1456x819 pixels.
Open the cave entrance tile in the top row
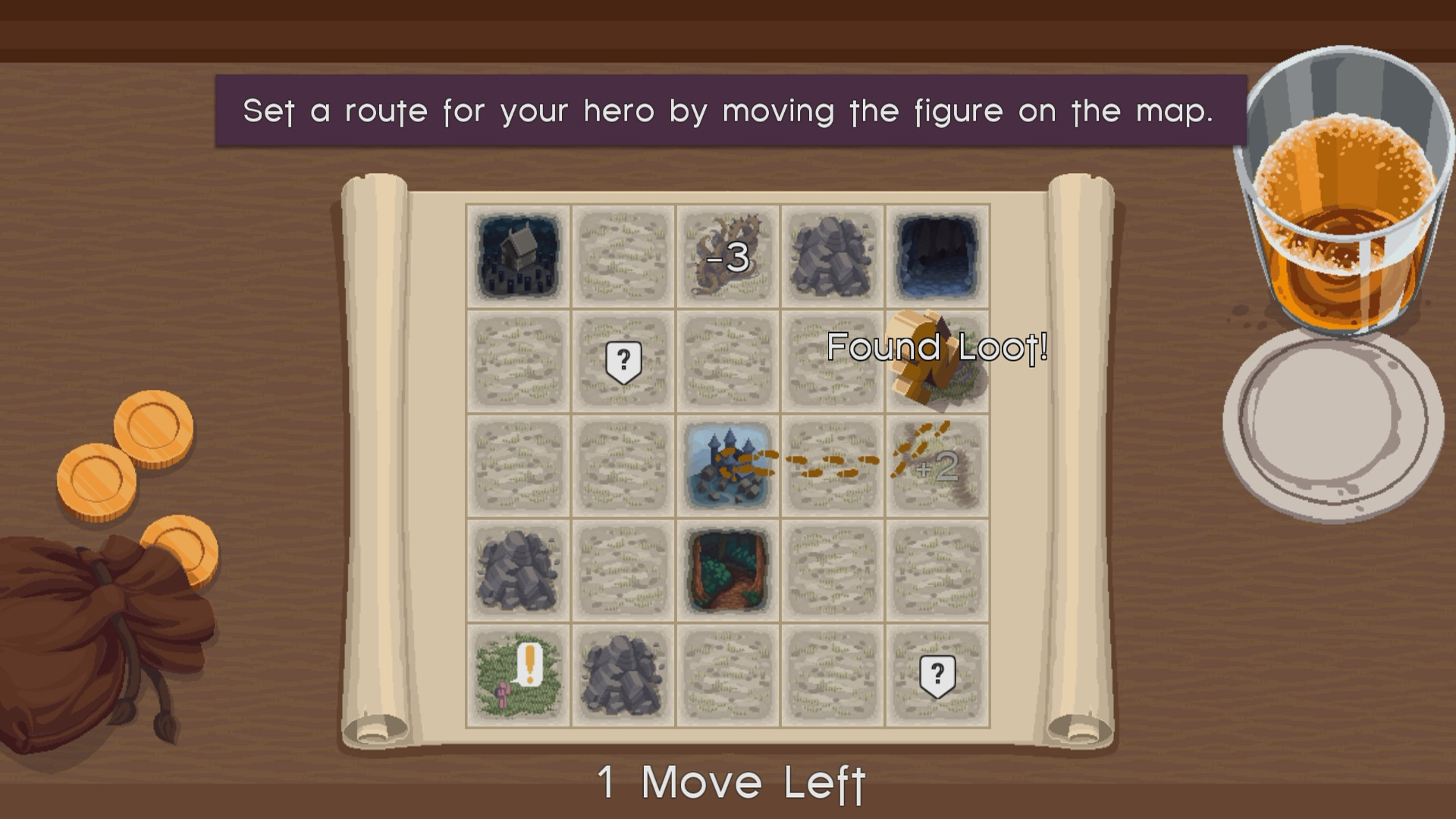pyautogui.click(x=937, y=256)
